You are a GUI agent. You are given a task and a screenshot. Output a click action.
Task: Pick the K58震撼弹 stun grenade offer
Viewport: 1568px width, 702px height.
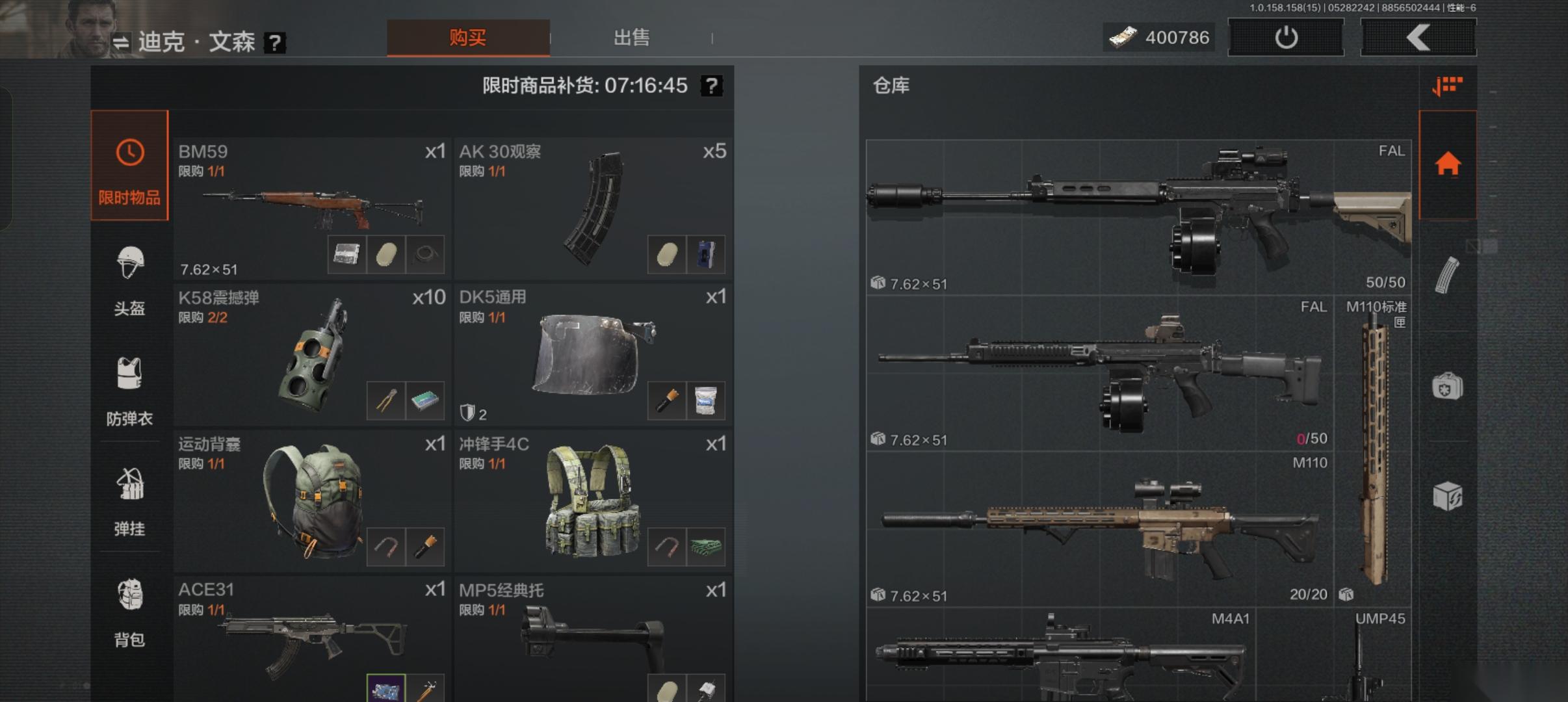tap(312, 354)
